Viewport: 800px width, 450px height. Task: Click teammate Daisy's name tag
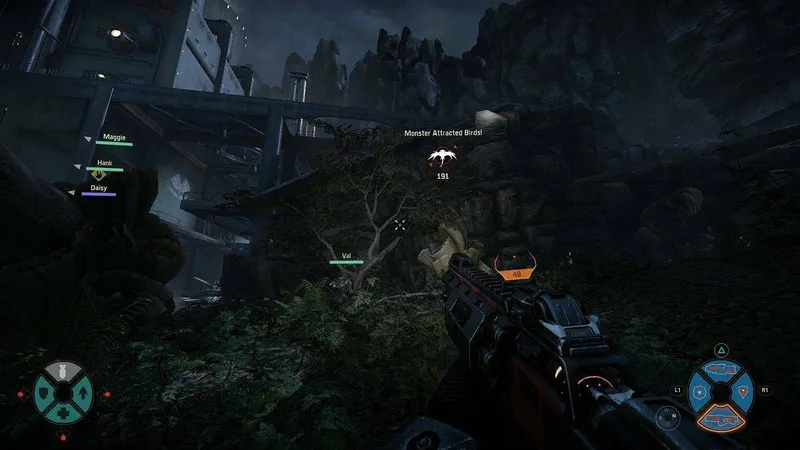coord(99,187)
